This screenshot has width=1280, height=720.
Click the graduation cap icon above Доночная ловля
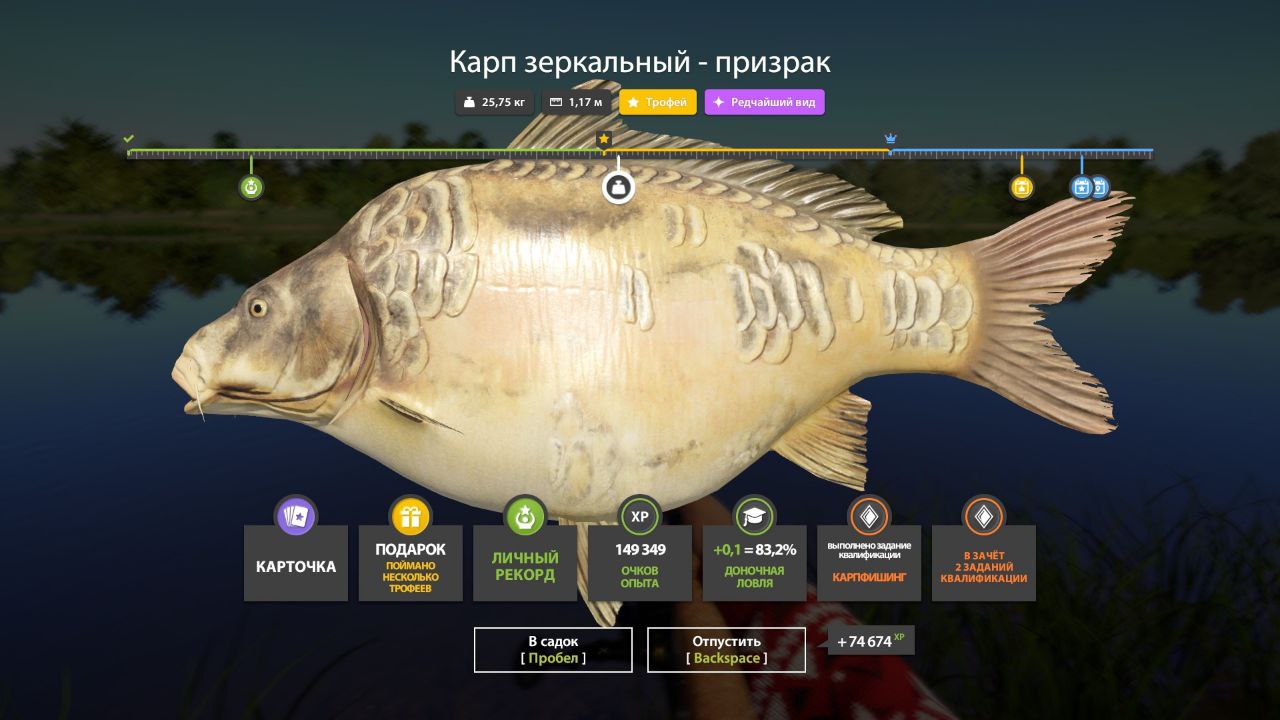[x=754, y=517]
